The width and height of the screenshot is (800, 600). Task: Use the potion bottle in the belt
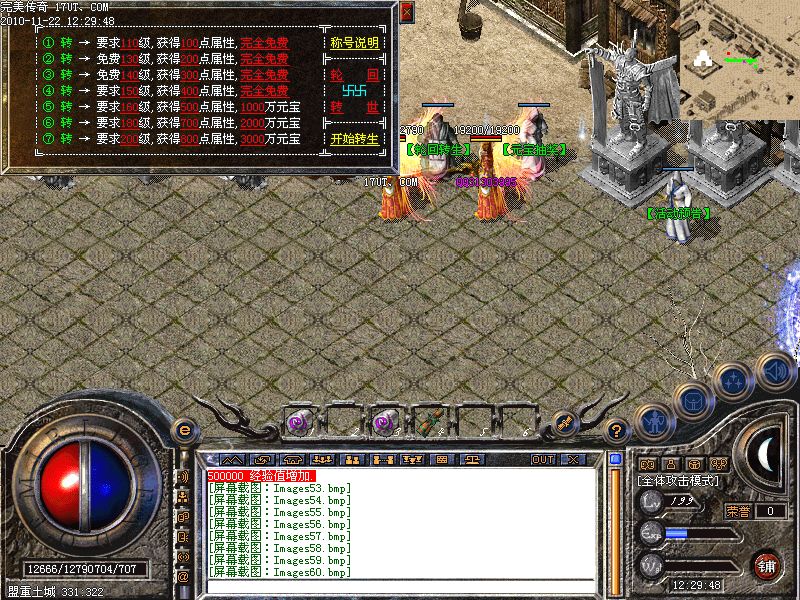(x=432, y=421)
